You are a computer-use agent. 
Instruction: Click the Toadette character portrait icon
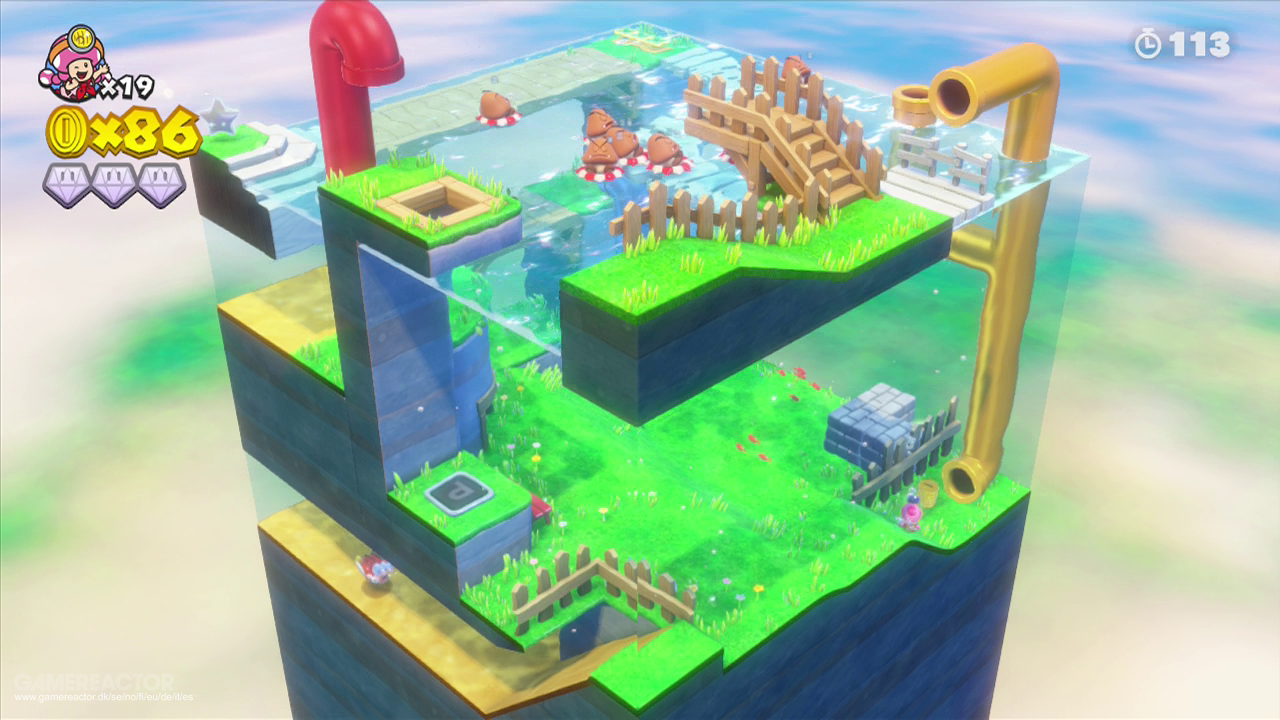pos(78,65)
